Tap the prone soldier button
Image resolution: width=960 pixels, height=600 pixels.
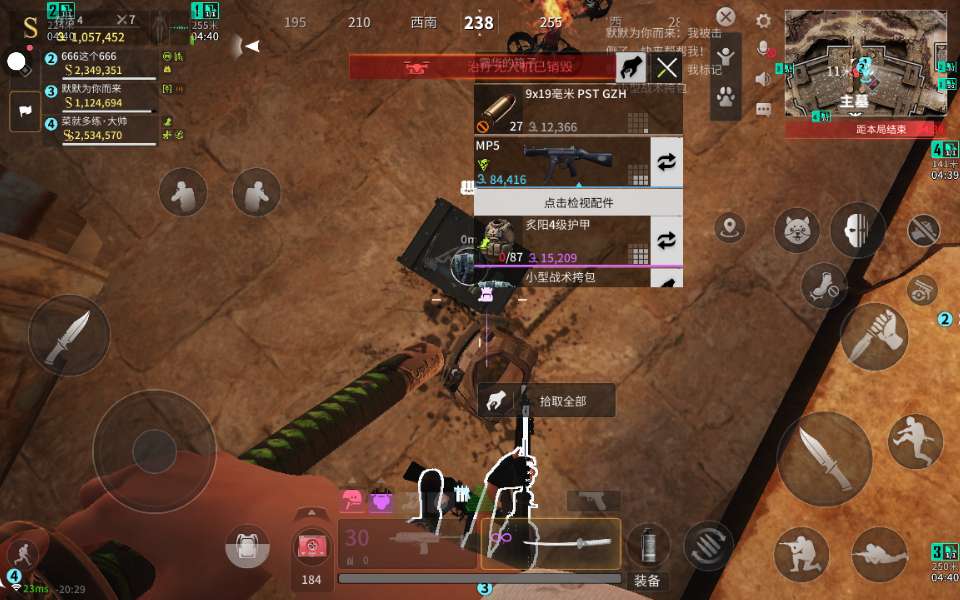point(879,554)
